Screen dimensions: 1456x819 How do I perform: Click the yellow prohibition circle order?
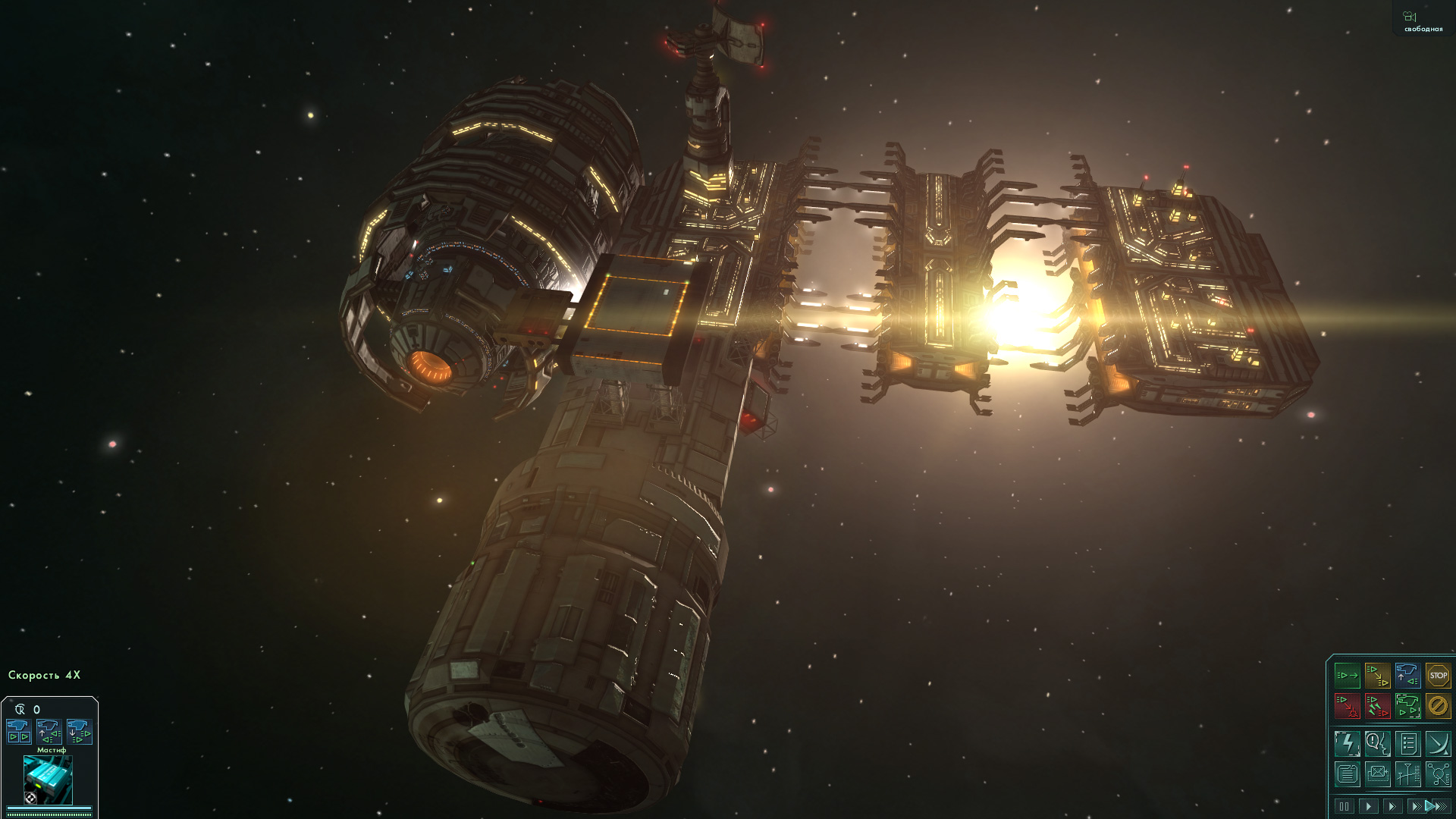tap(1438, 706)
